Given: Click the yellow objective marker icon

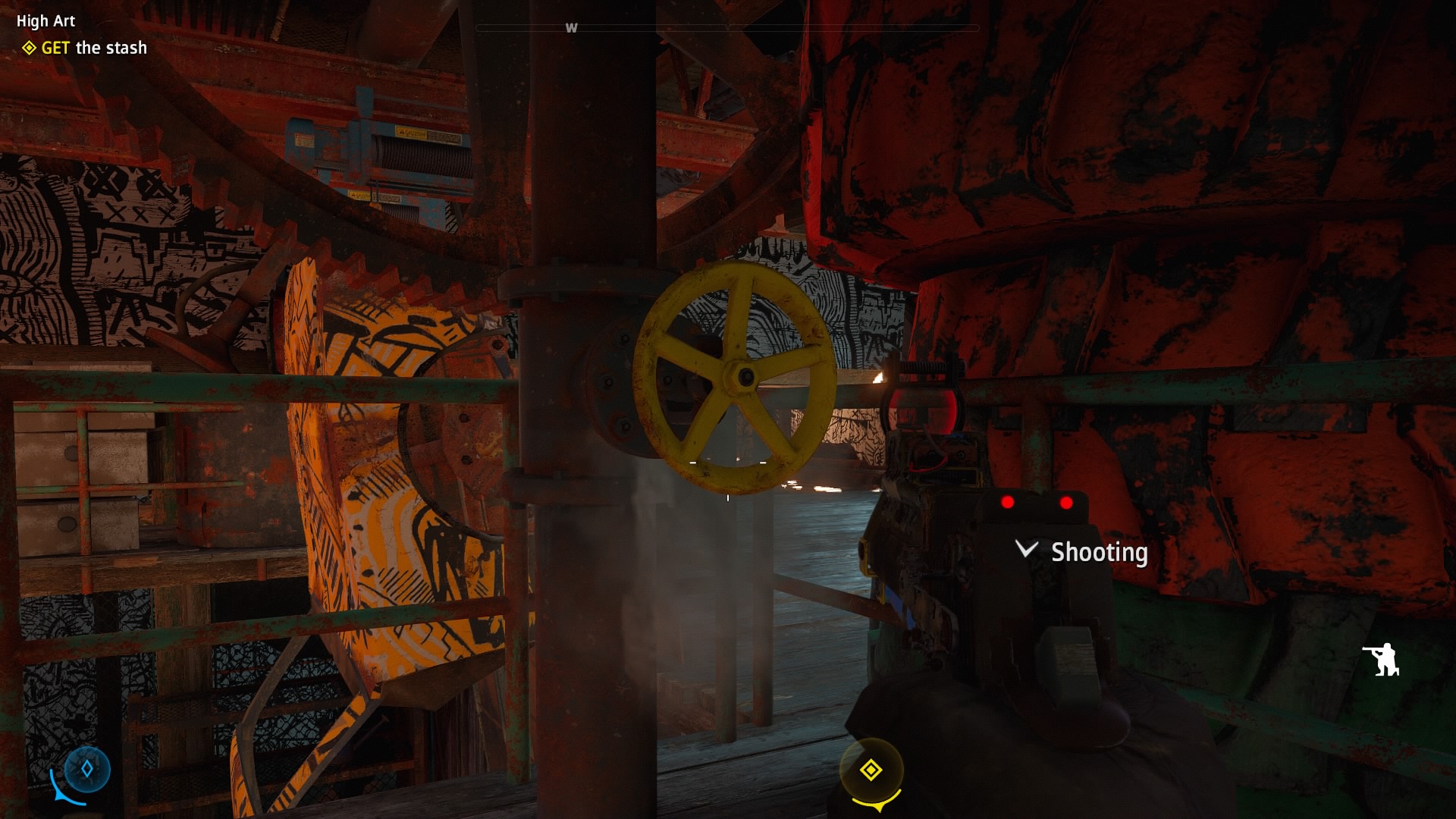Looking at the screenshot, I should point(871,770).
